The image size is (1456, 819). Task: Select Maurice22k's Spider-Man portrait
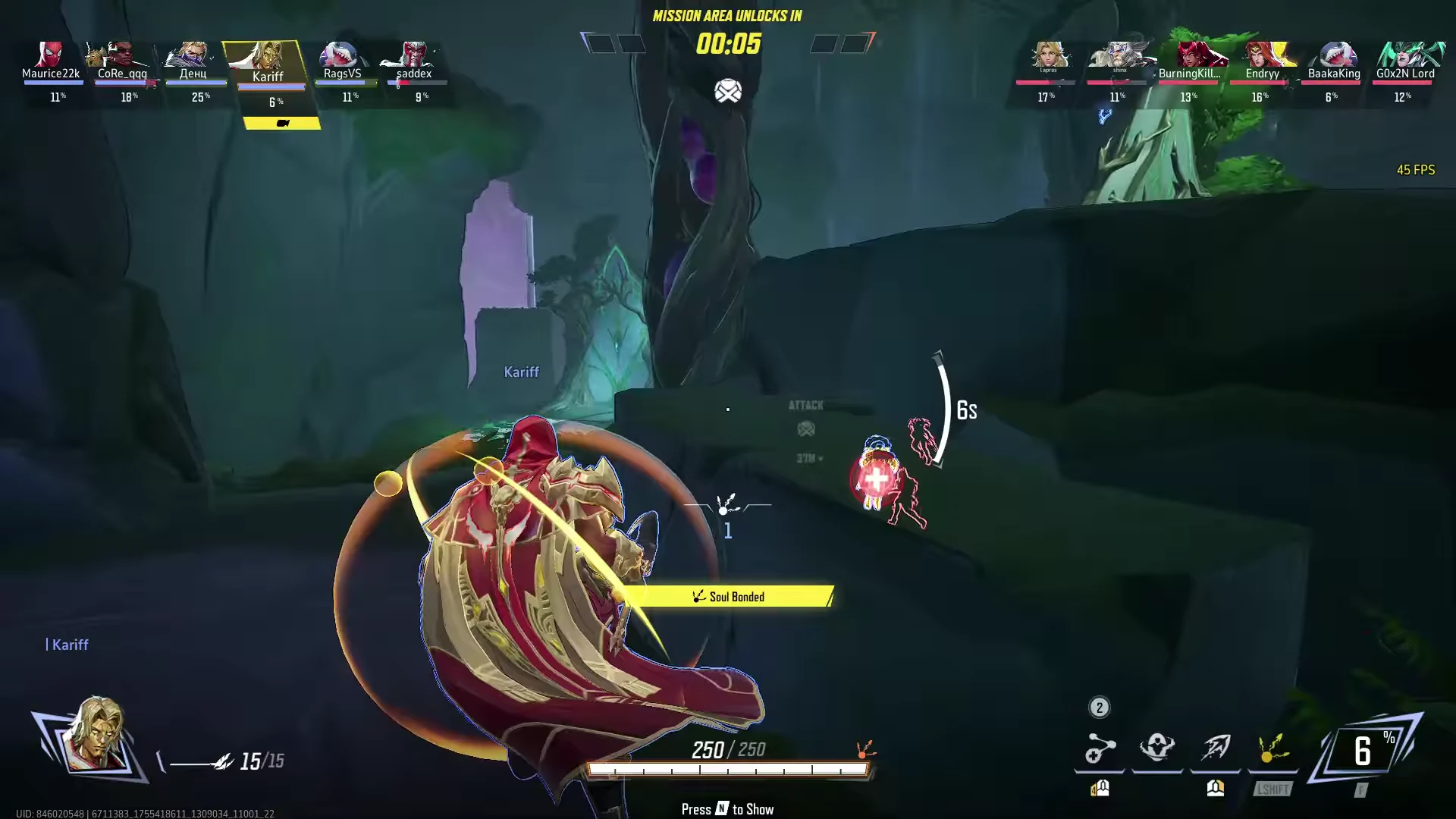(x=50, y=55)
